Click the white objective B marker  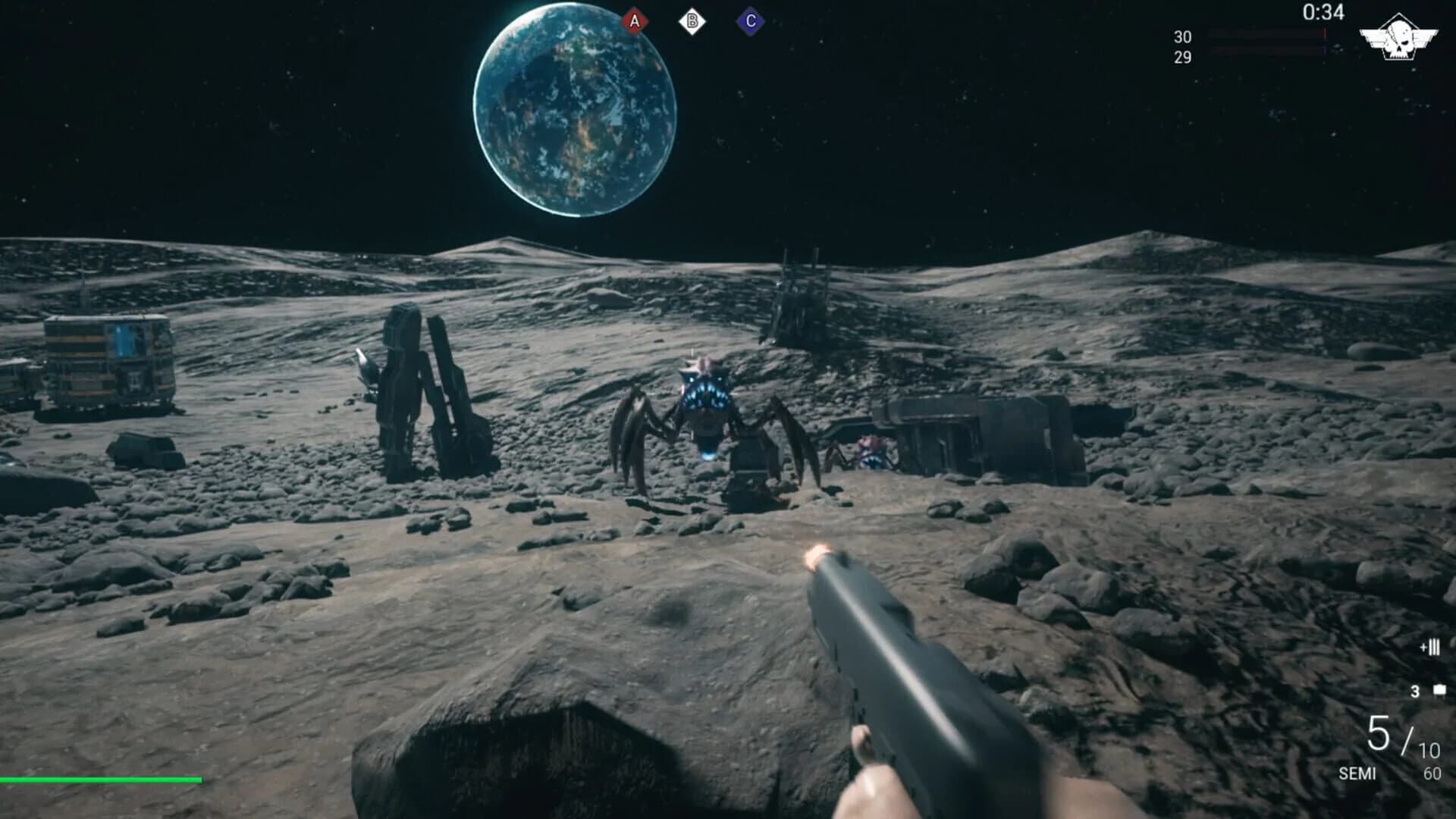coord(692,21)
